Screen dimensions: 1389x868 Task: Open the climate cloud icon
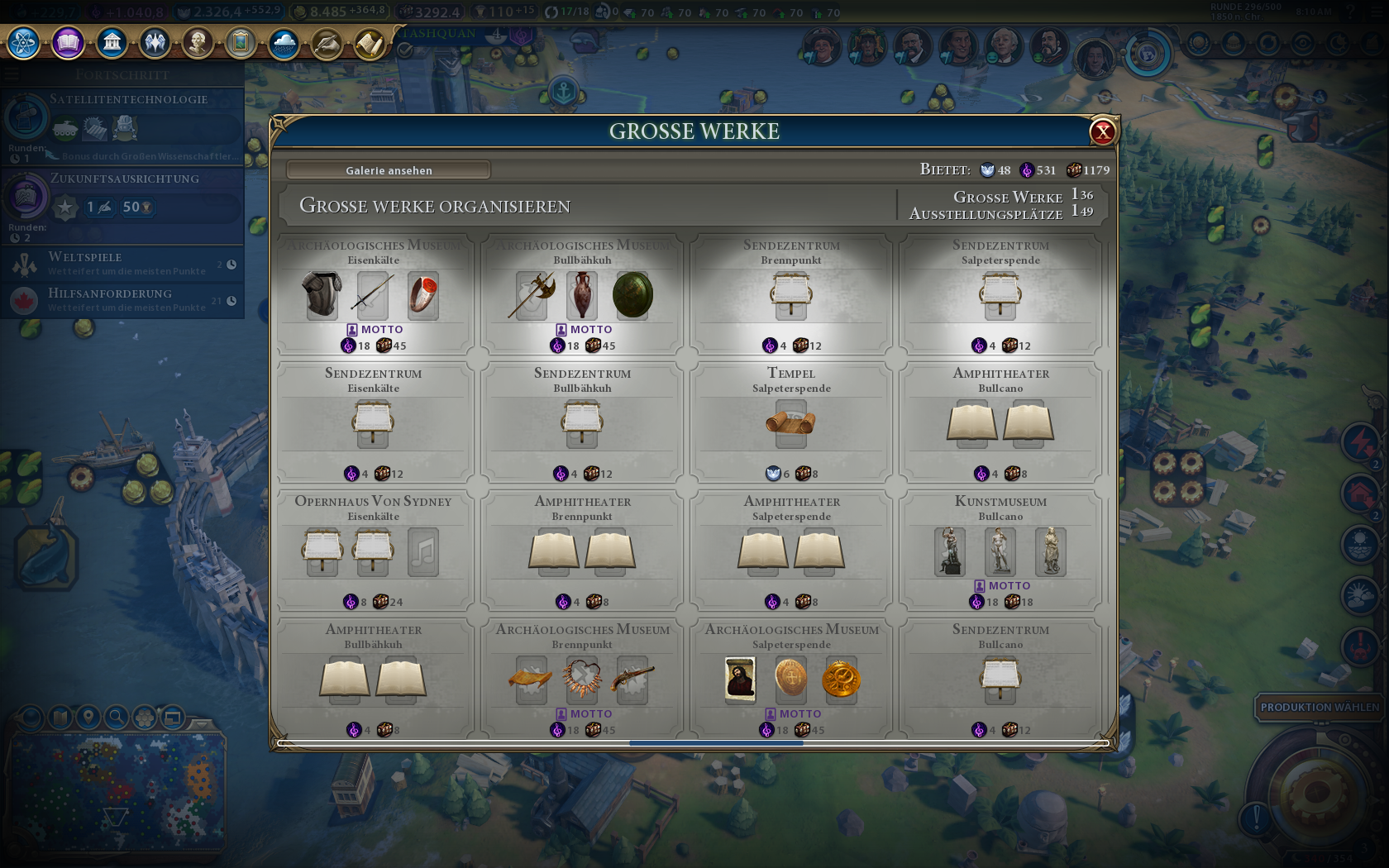point(284,42)
